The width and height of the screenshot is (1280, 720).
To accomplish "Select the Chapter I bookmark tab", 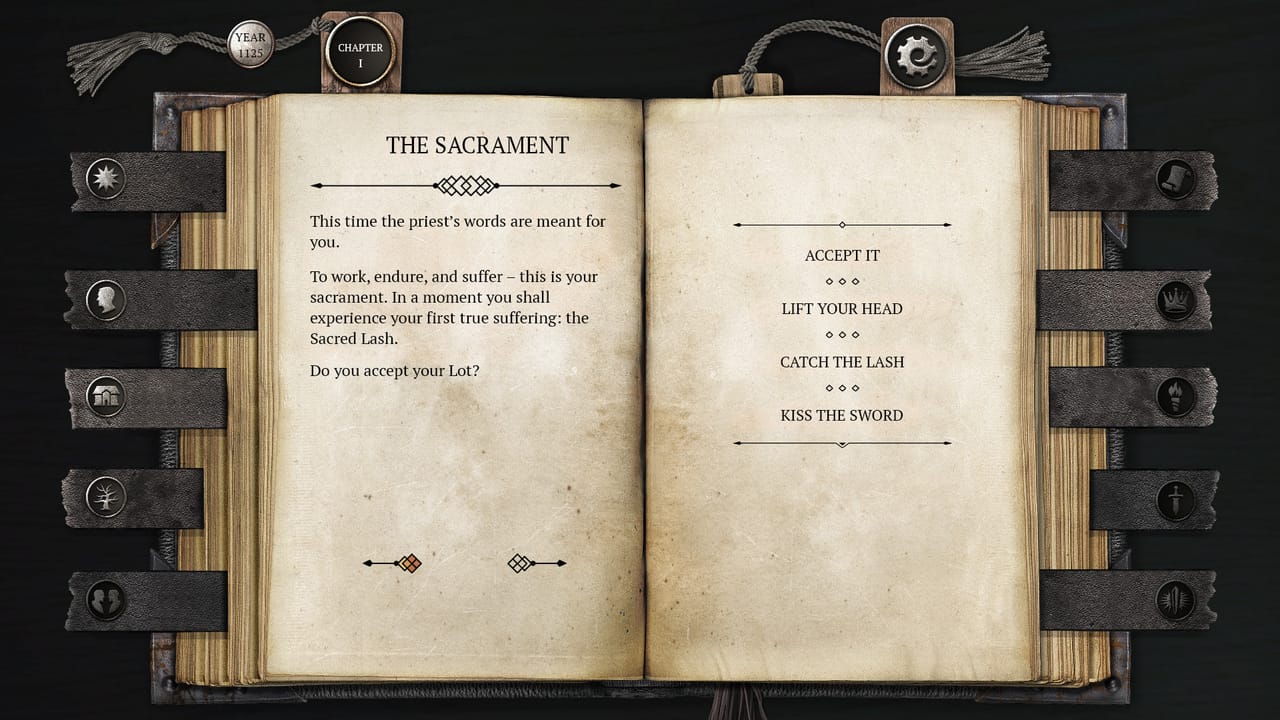I will (359, 53).
